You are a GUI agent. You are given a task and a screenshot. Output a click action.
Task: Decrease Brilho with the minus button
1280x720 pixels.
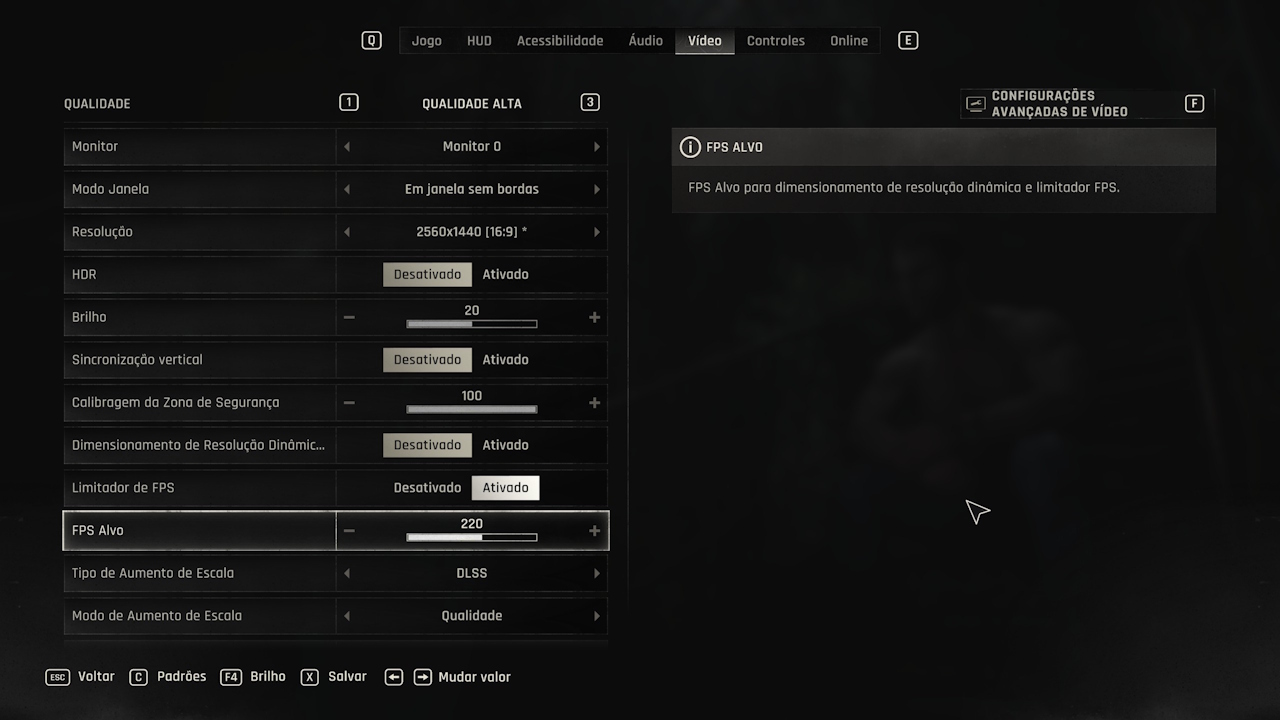tap(349, 318)
